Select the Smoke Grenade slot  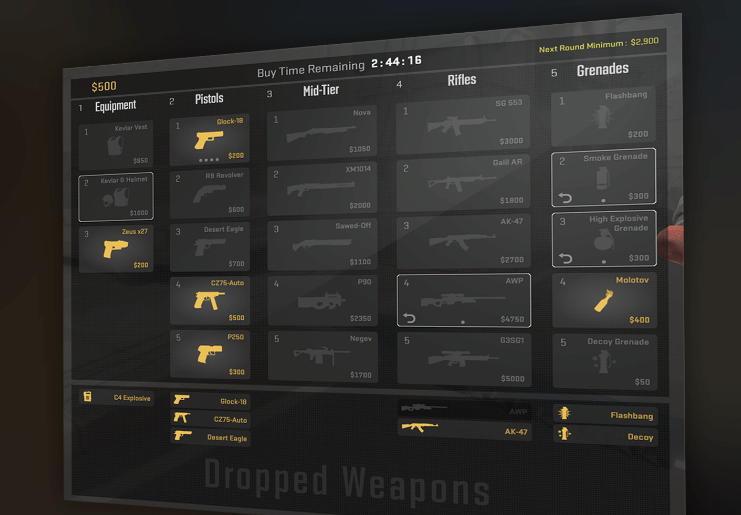[604, 177]
